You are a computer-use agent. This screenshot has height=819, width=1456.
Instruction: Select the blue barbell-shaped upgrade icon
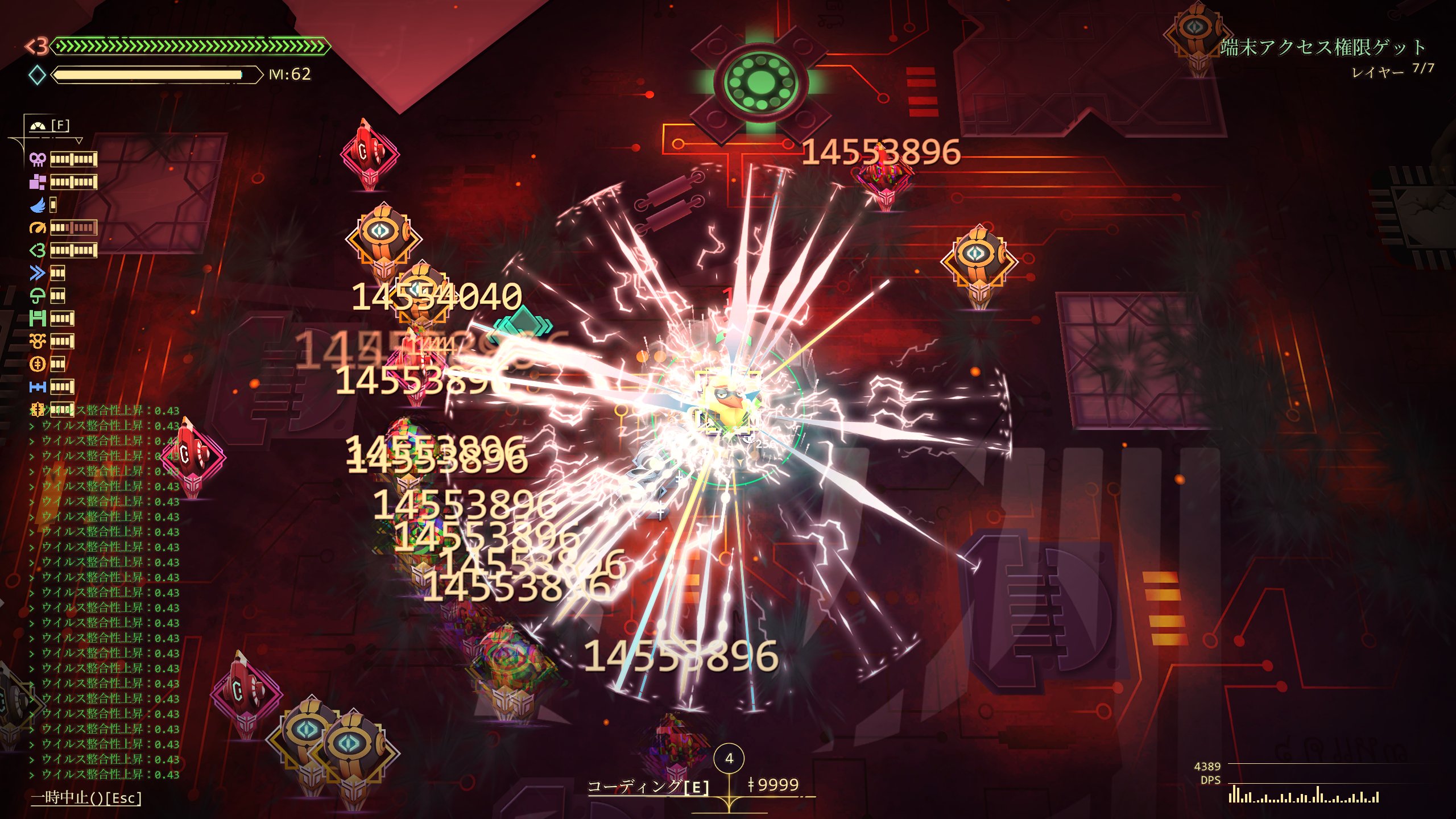click(x=38, y=387)
